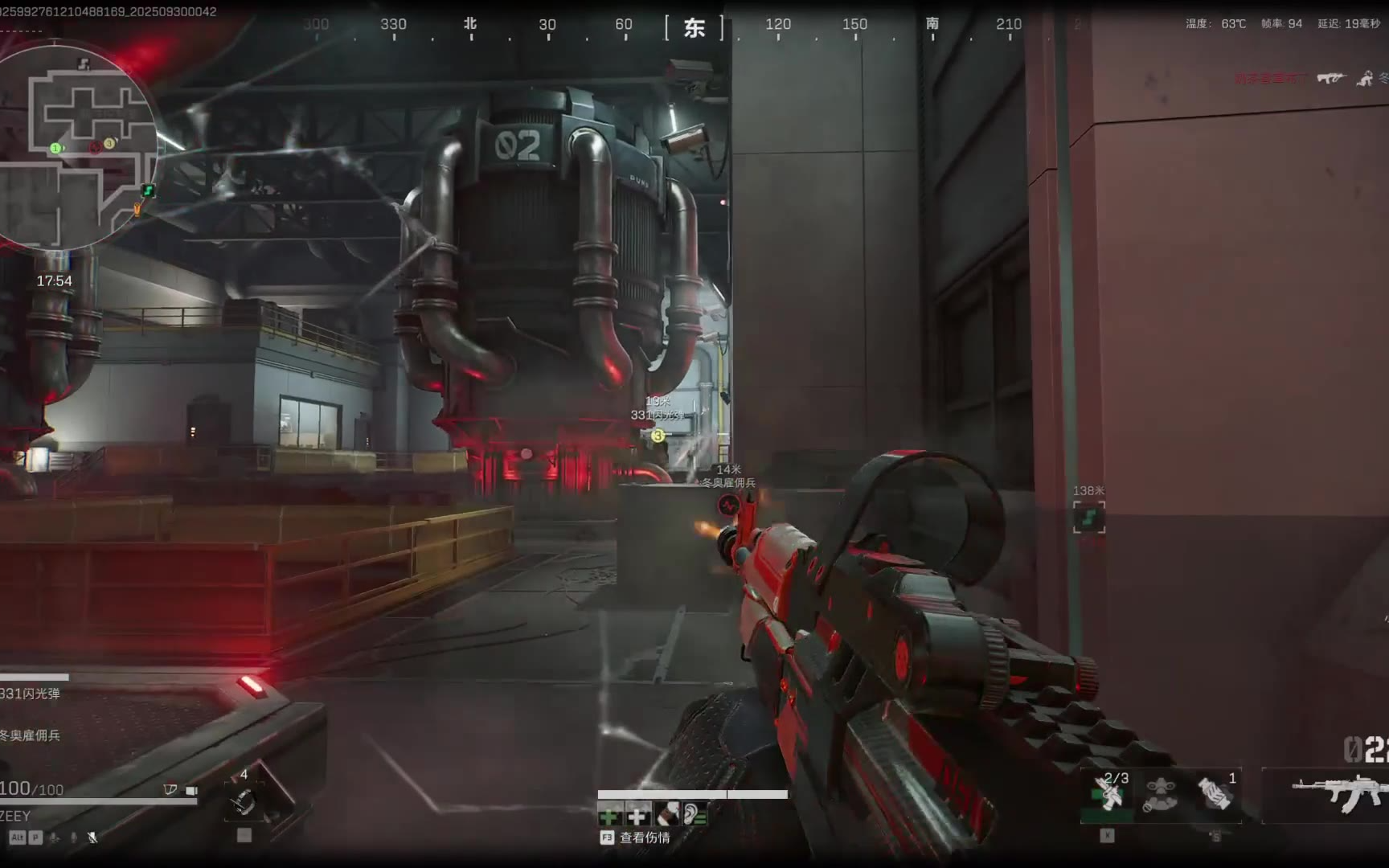Image resolution: width=1389 pixels, height=868 pixels.
Task: Select the green extraction marker labeled 138米
Action: 1089,517
